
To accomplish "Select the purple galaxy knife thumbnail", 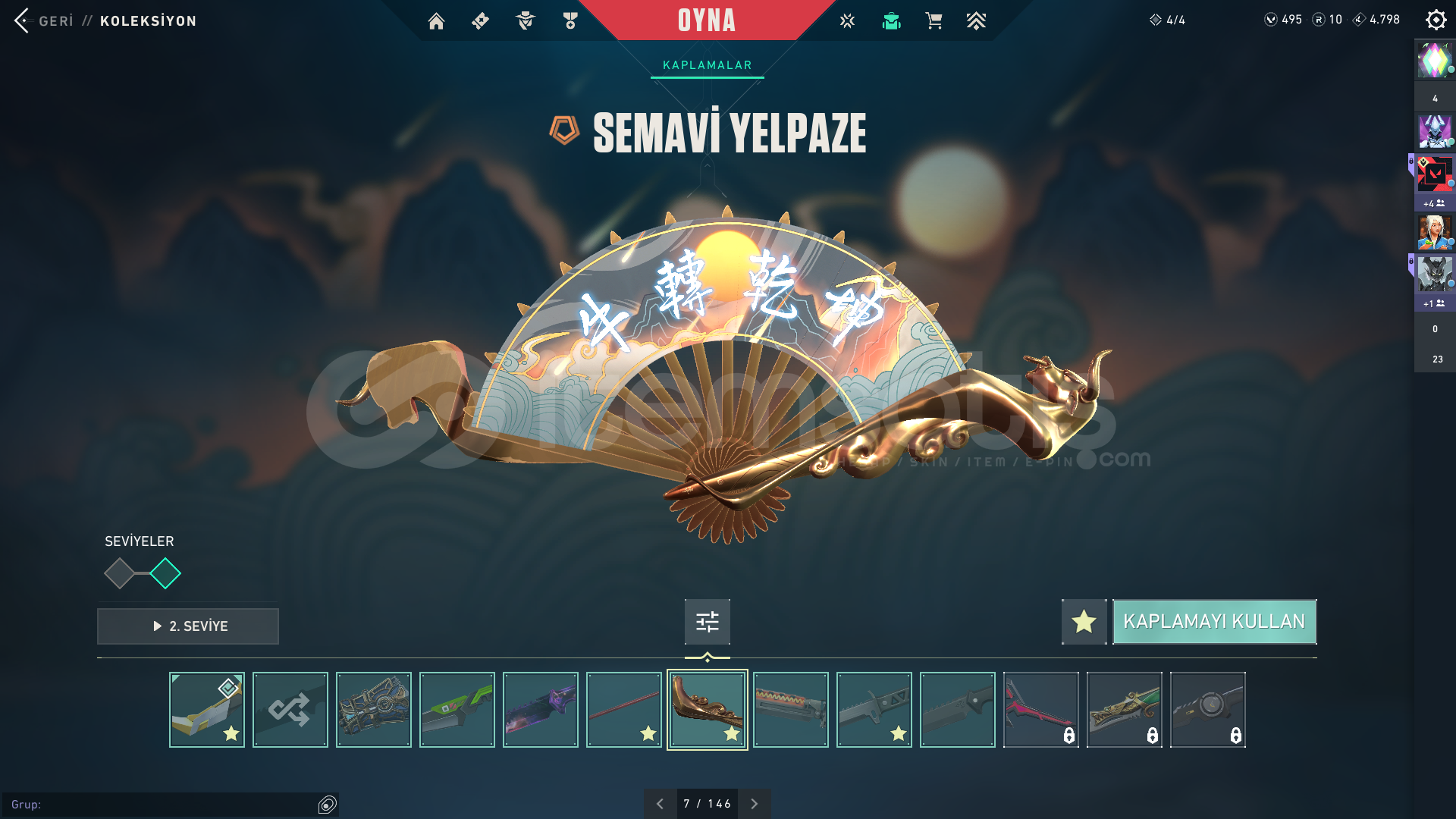I will point(540,710).
